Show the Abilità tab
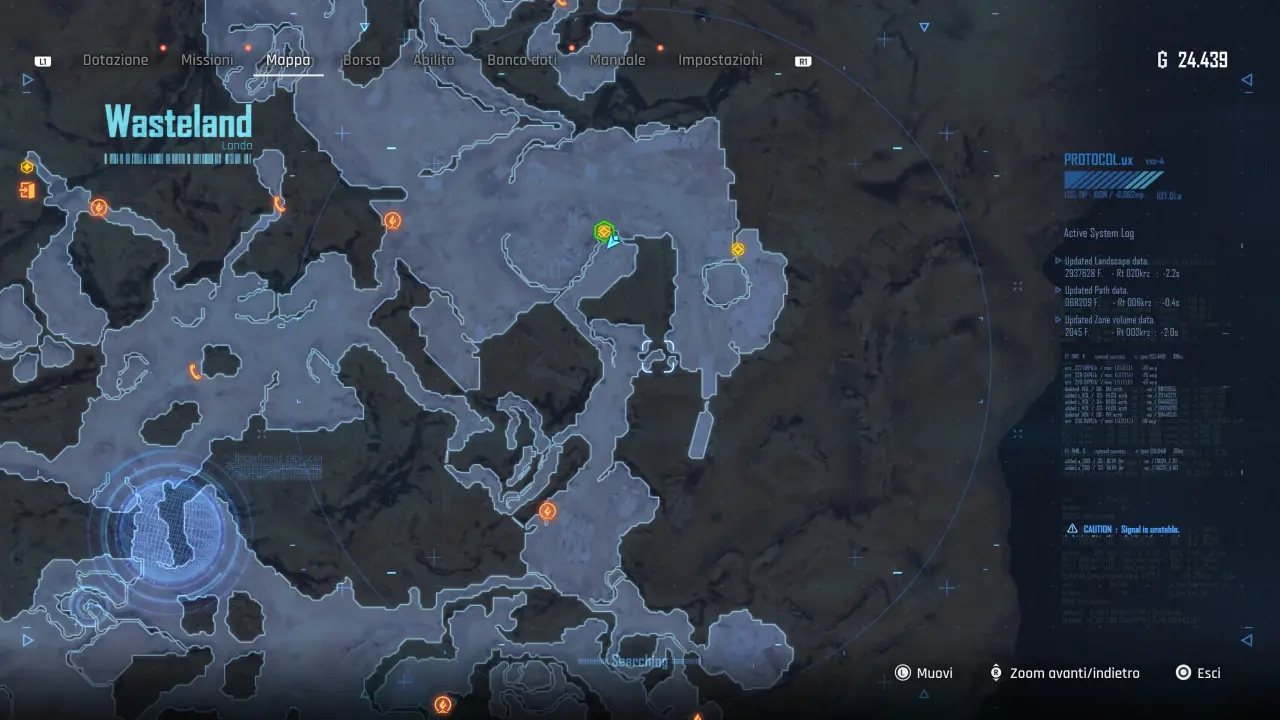The height and width of the screenshot is (720, 1280). 433,60
